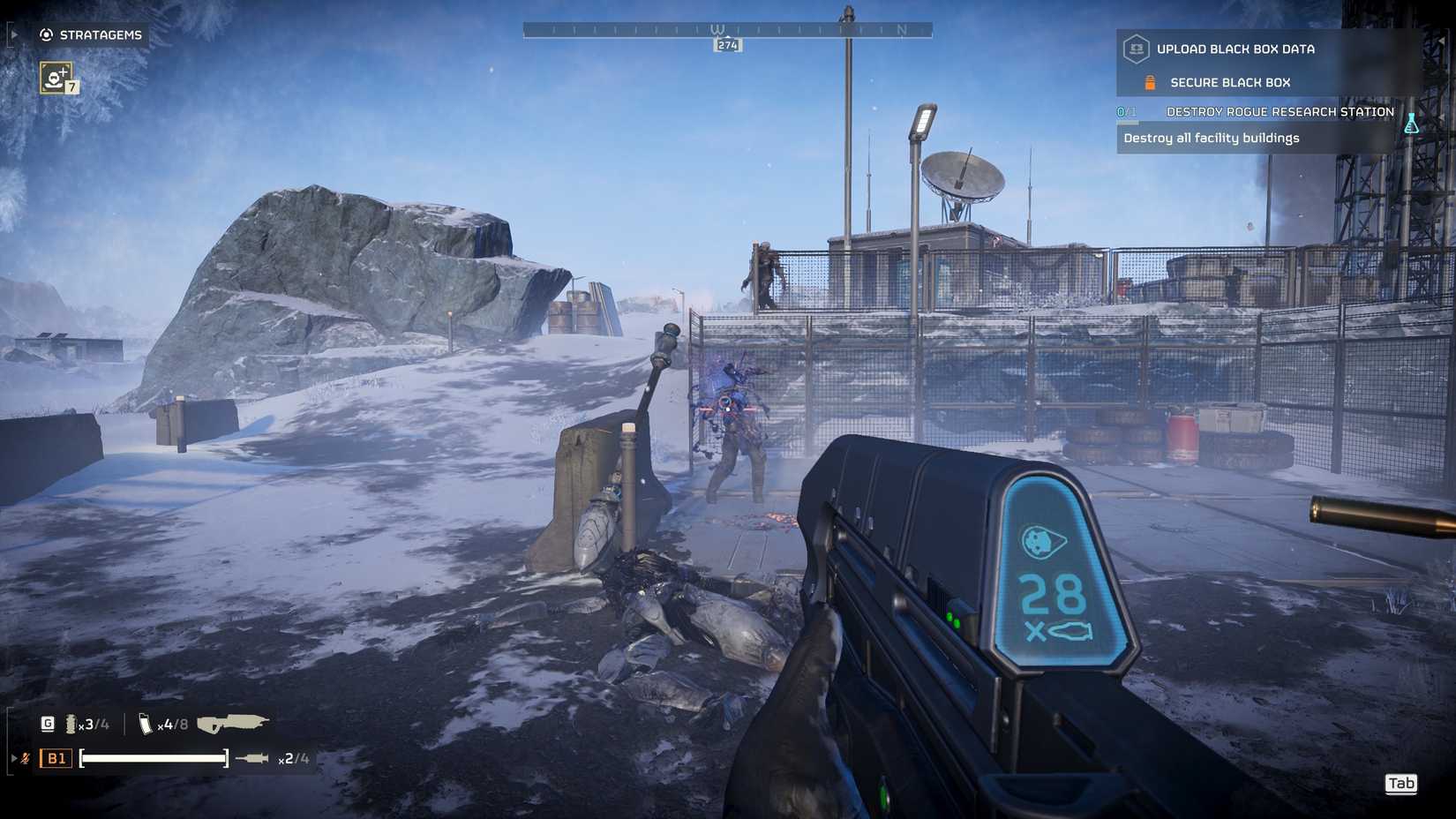Expand the chevron on the objective panel edge
Screen dimensions: 1456x819
[x=1442, y=39]
